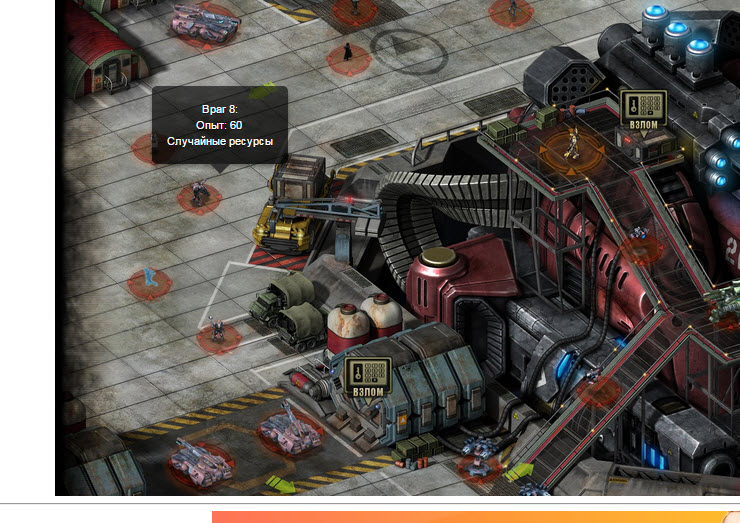Click the ВЗЛОМ marker on the blue generator building
The height and width of the screenshot is (523, 740).
(x=367, y=377)
